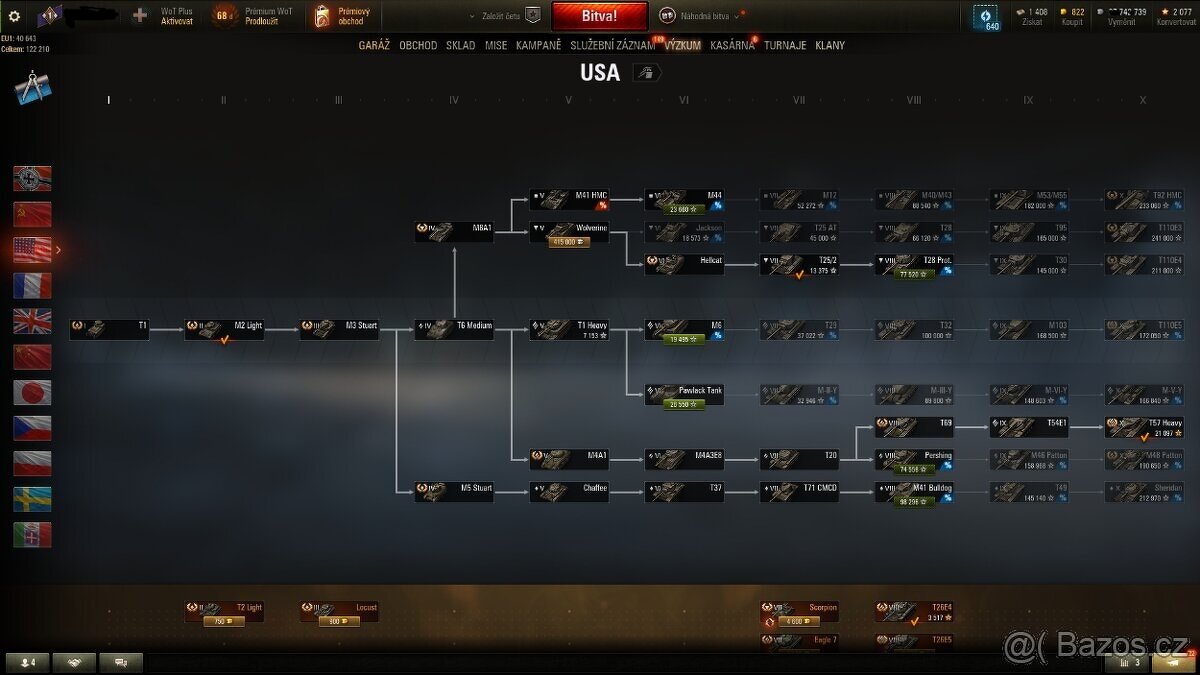Select the Hellcat tank node
1200x675 pixels.
coord(684,265)
